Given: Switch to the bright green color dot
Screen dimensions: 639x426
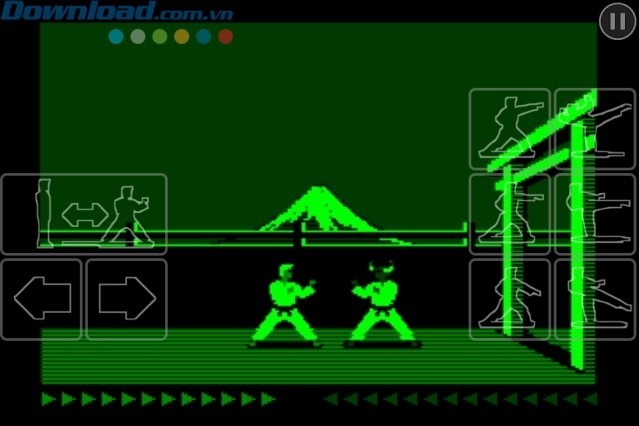Looking at the screenshot, I should click(x=160, y=37).
